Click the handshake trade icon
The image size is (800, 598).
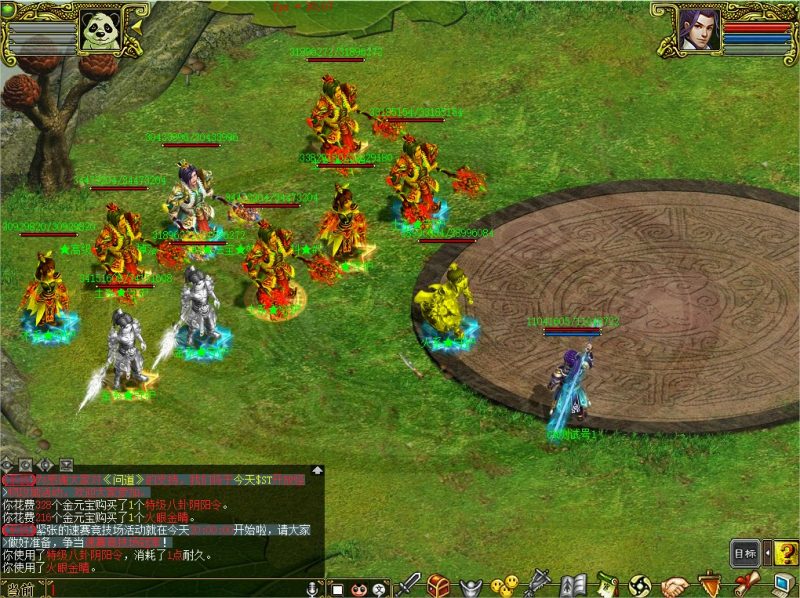tap(675, 584)
